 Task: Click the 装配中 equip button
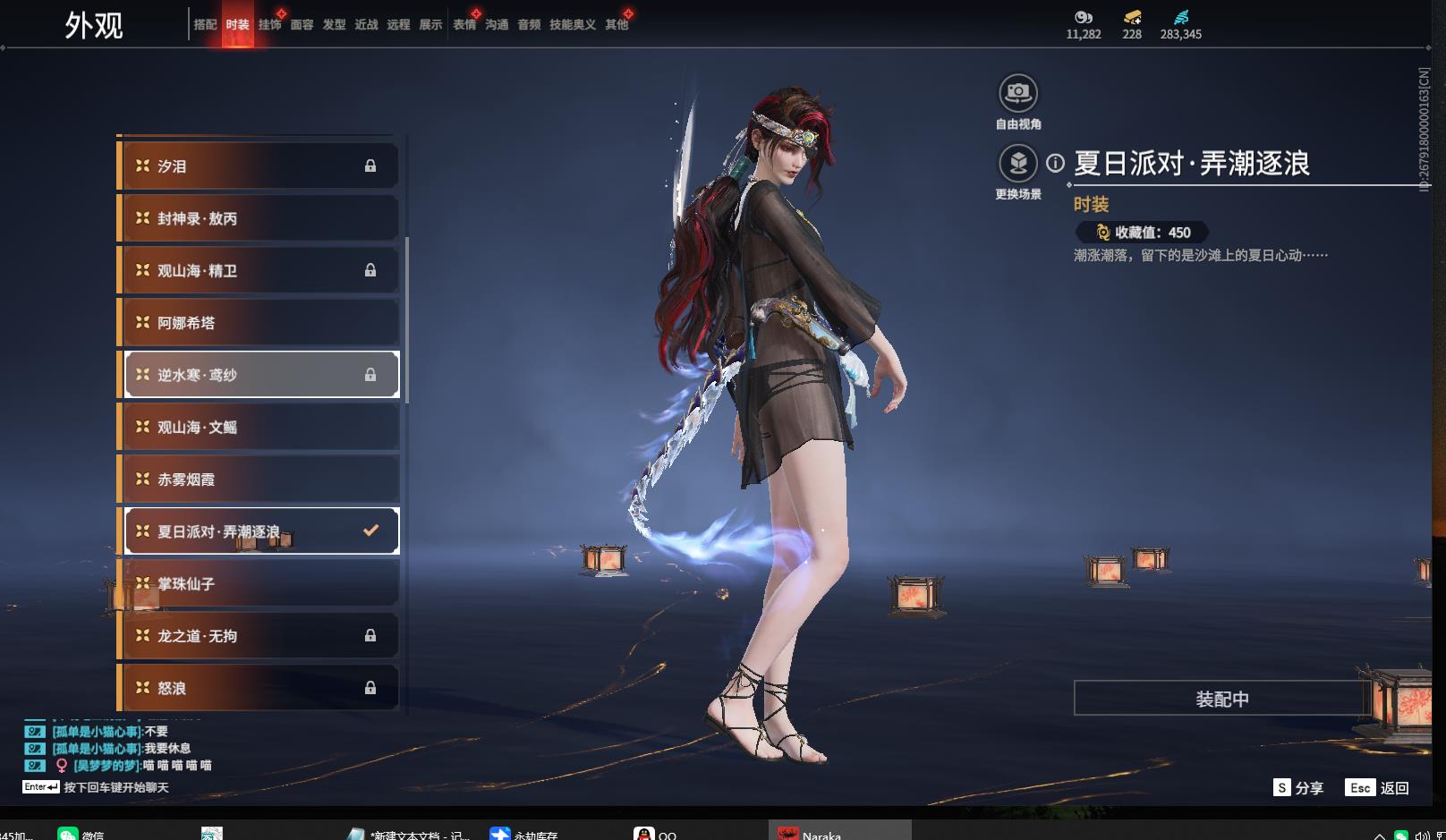1221,699
